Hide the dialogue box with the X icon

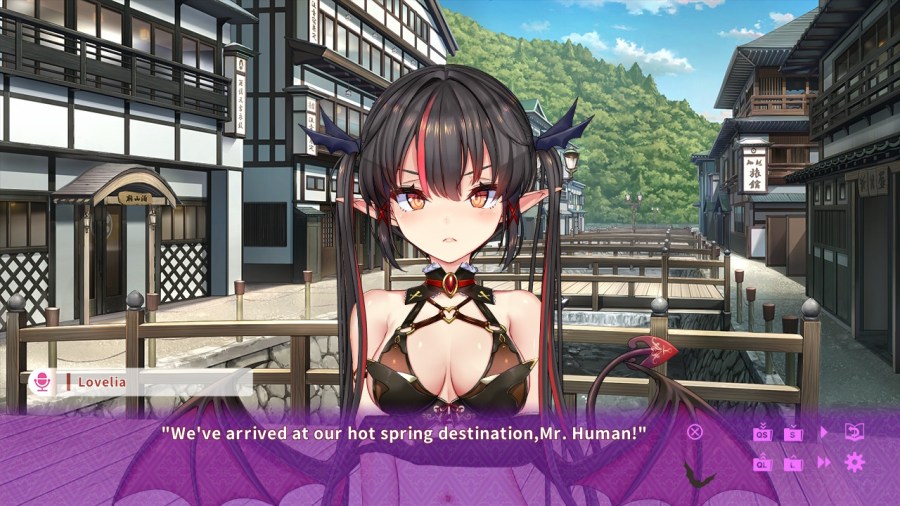tap(695, 432)
